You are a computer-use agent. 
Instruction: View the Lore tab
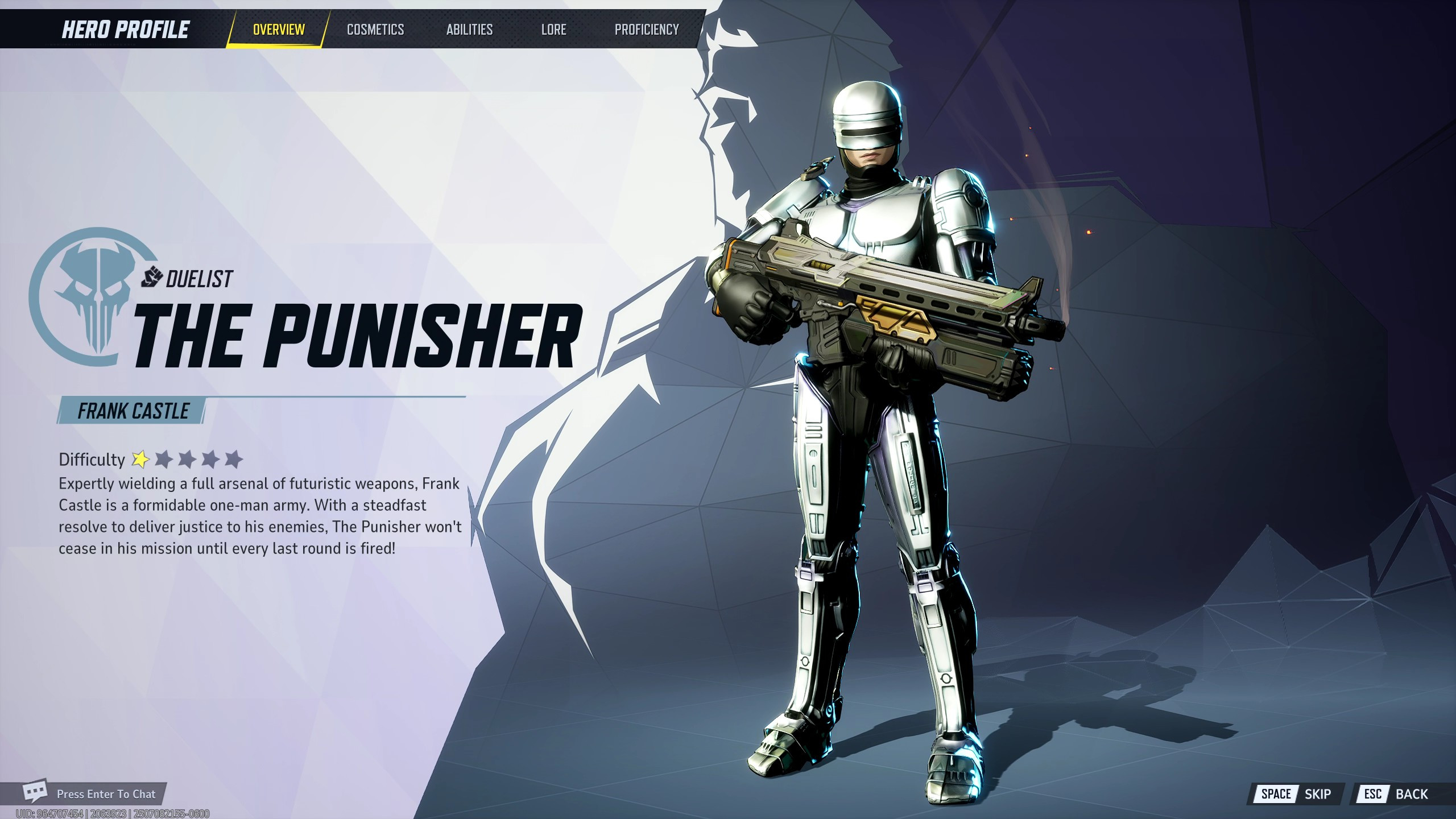(x=553, y=30)
